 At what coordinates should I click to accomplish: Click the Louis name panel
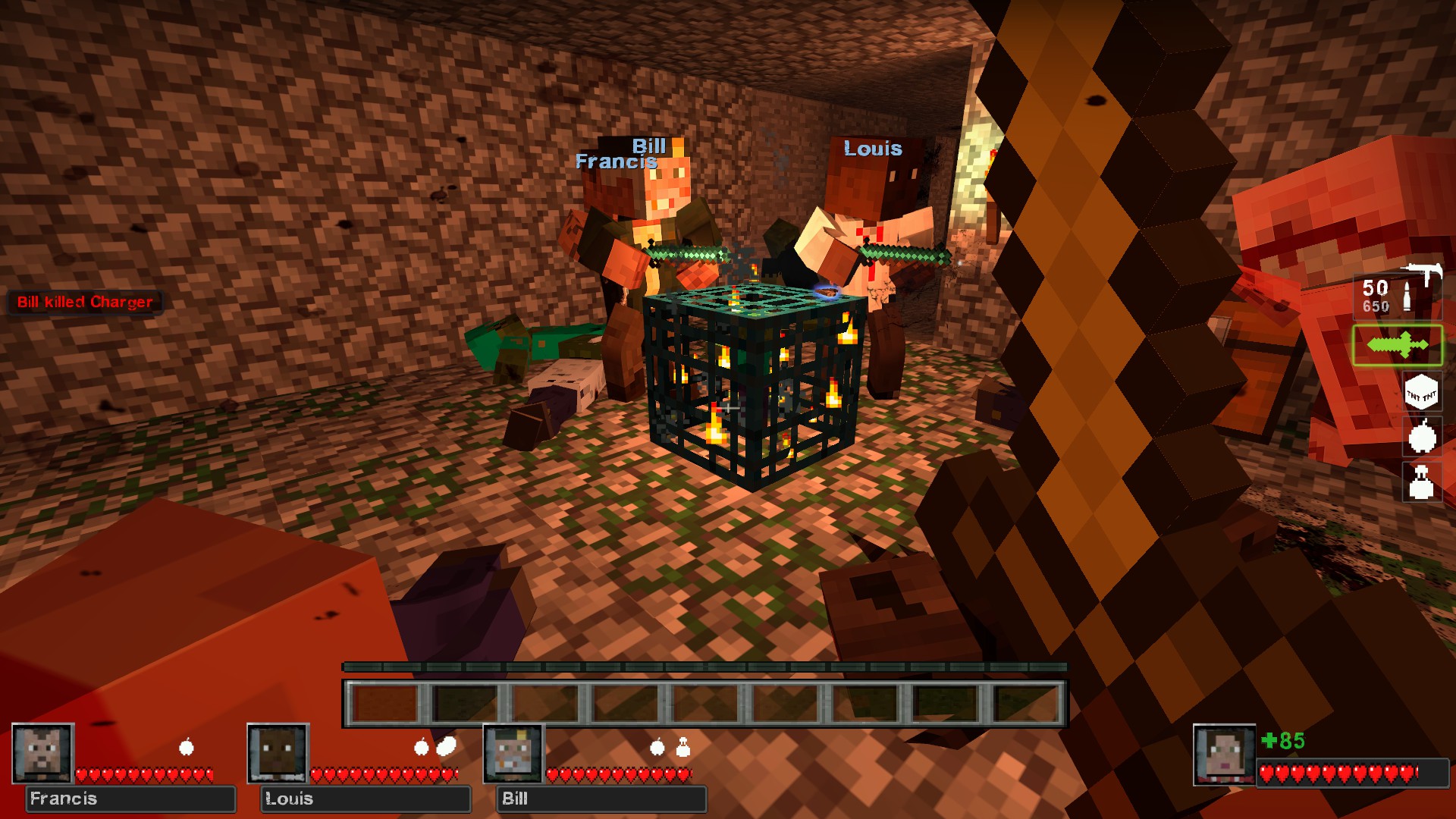366,799
